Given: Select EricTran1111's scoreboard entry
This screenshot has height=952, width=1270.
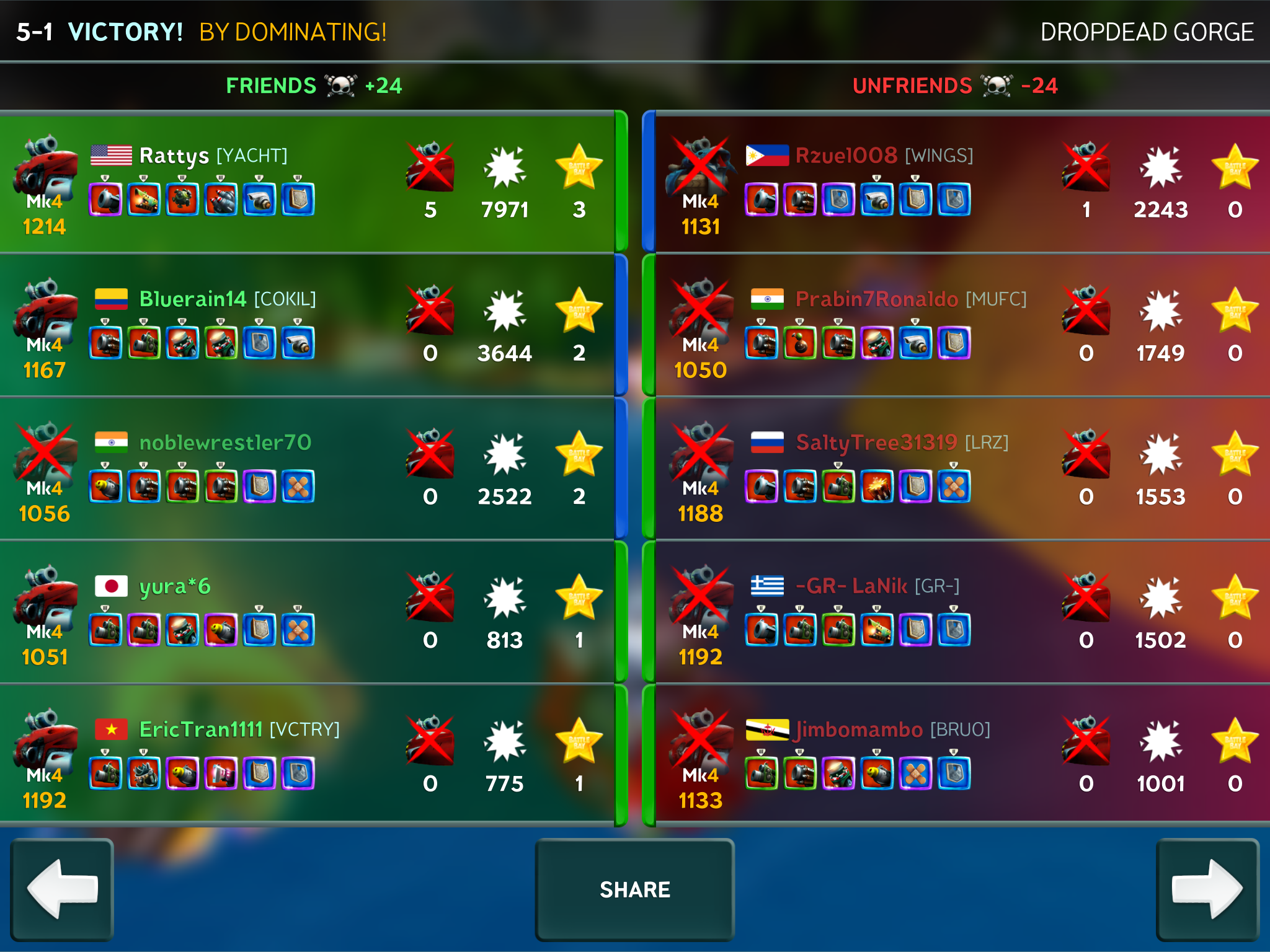Looking at the screenshot, I should pyautogui.click(x=307, y=756).
